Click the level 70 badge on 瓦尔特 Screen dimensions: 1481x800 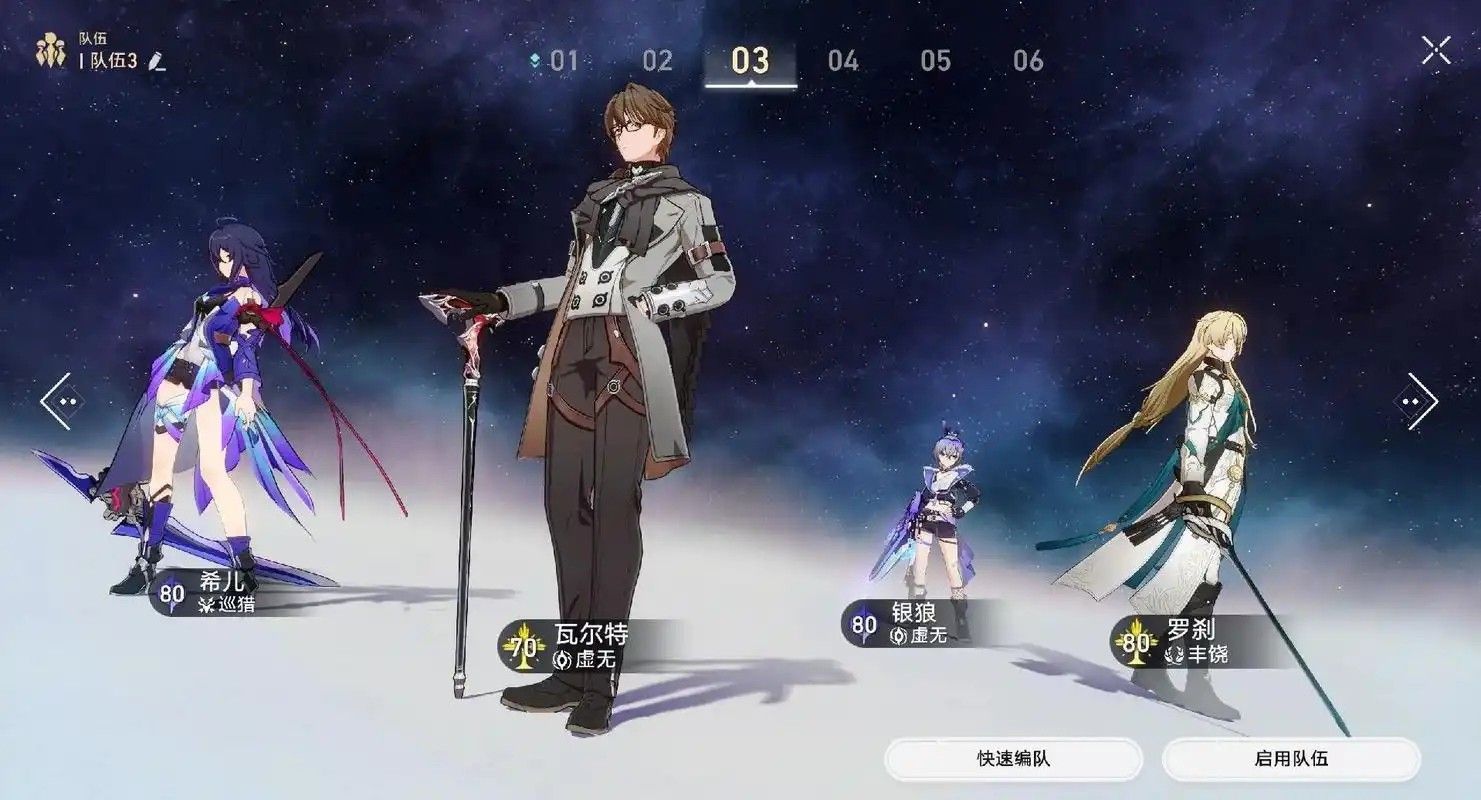click(524, 646)
